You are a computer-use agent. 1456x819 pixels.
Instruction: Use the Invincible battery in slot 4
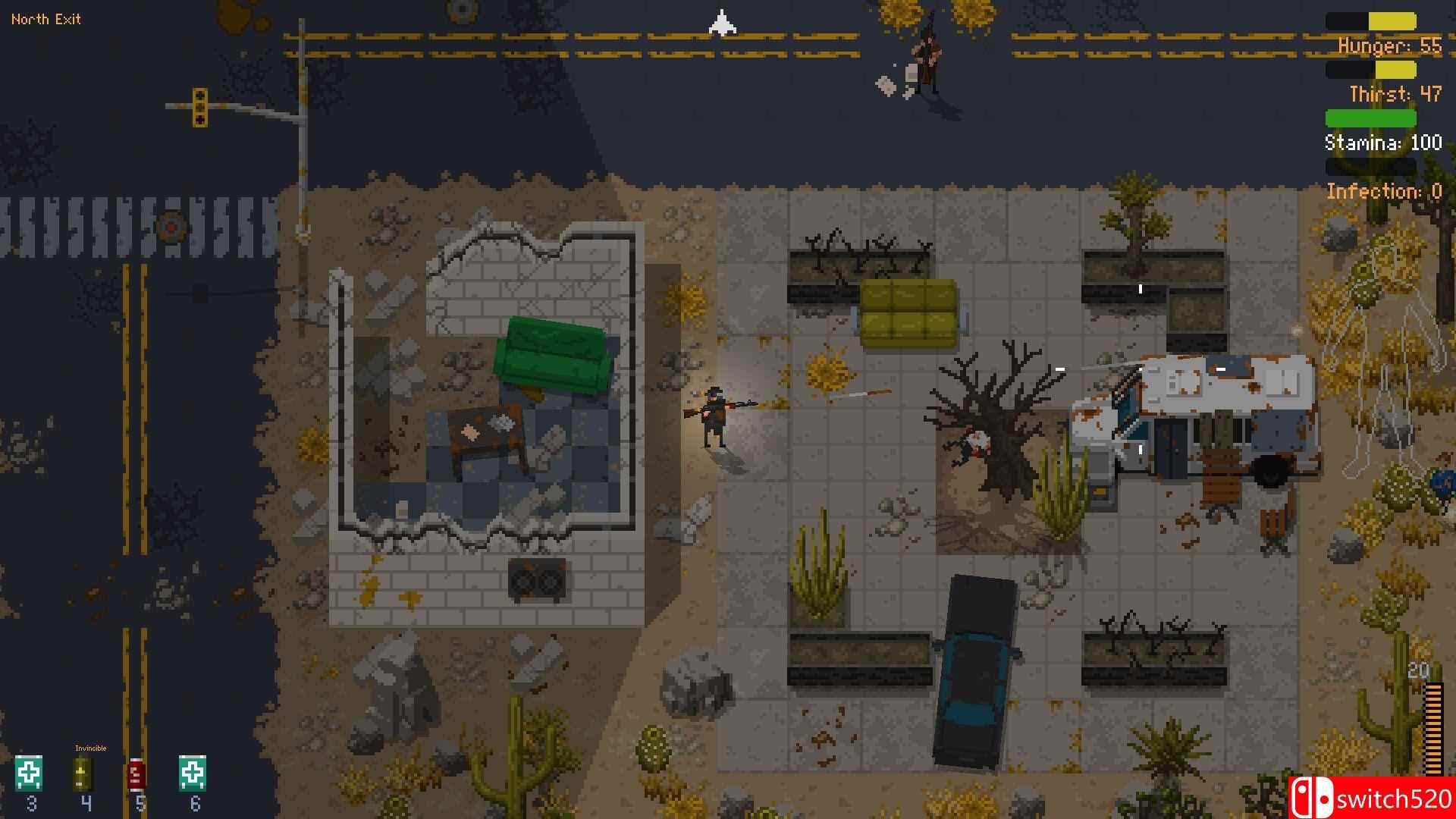point(85,773)
